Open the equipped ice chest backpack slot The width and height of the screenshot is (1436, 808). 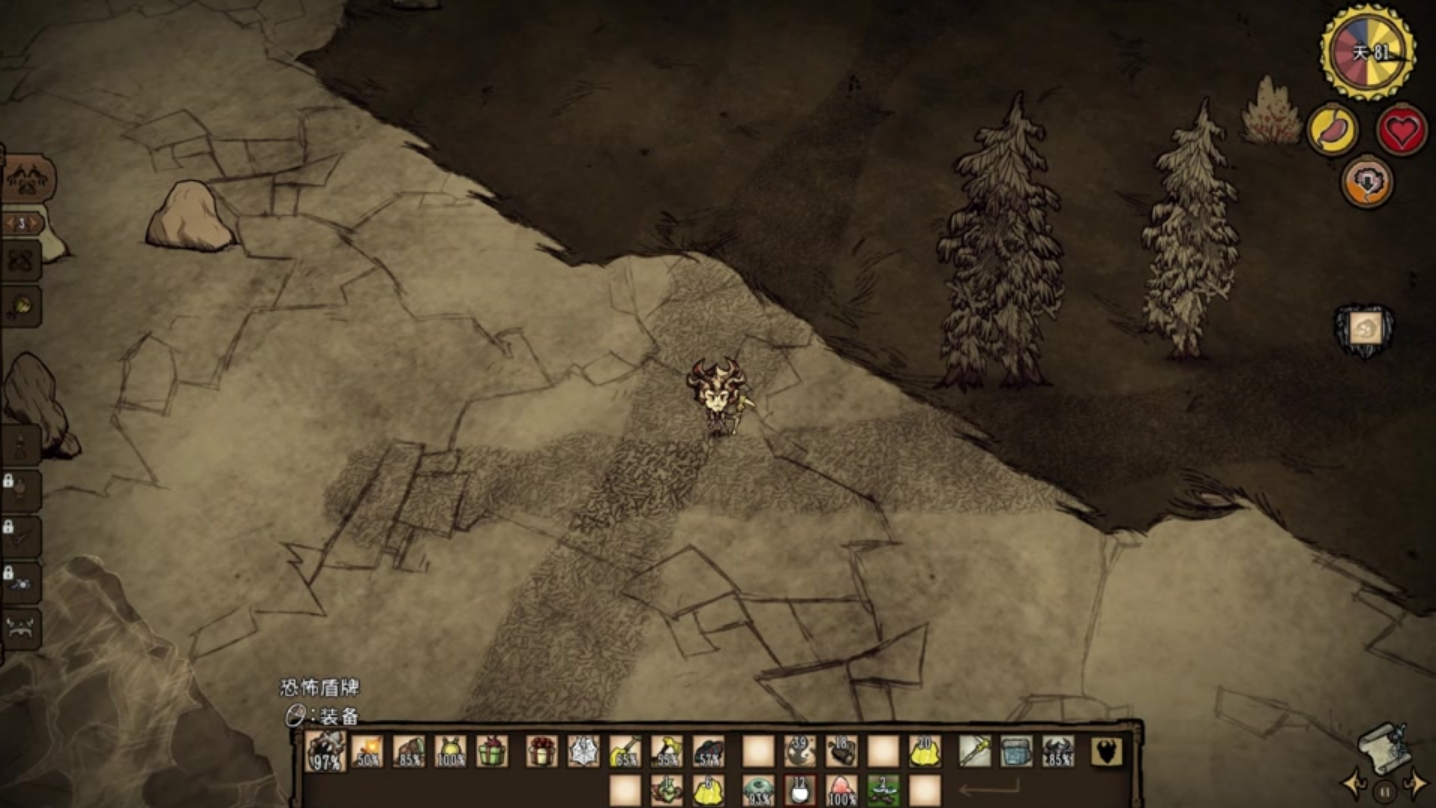point(1017,751)
